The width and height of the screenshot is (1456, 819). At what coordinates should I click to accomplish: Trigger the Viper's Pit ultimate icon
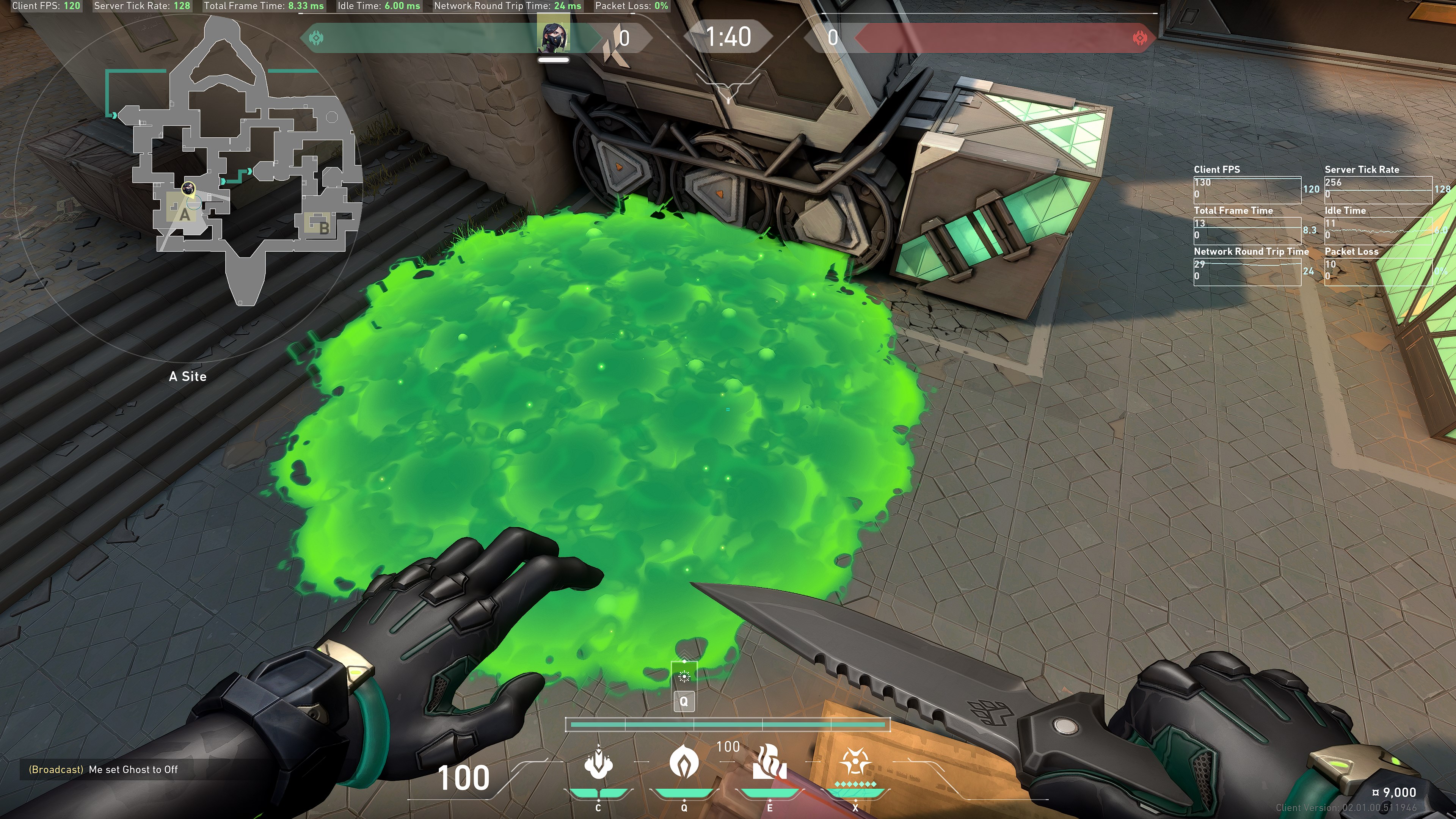coord(855,761)
